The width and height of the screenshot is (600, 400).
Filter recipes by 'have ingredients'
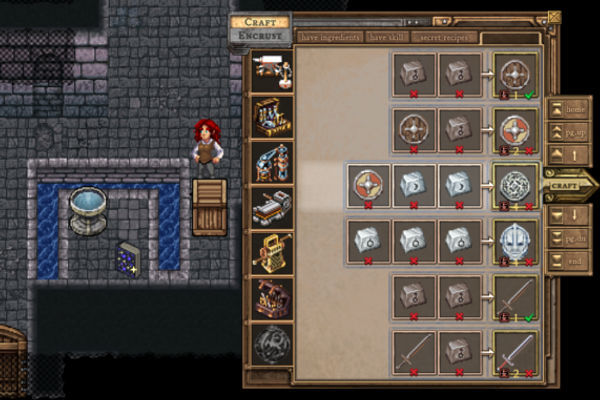tap(329, 37)
